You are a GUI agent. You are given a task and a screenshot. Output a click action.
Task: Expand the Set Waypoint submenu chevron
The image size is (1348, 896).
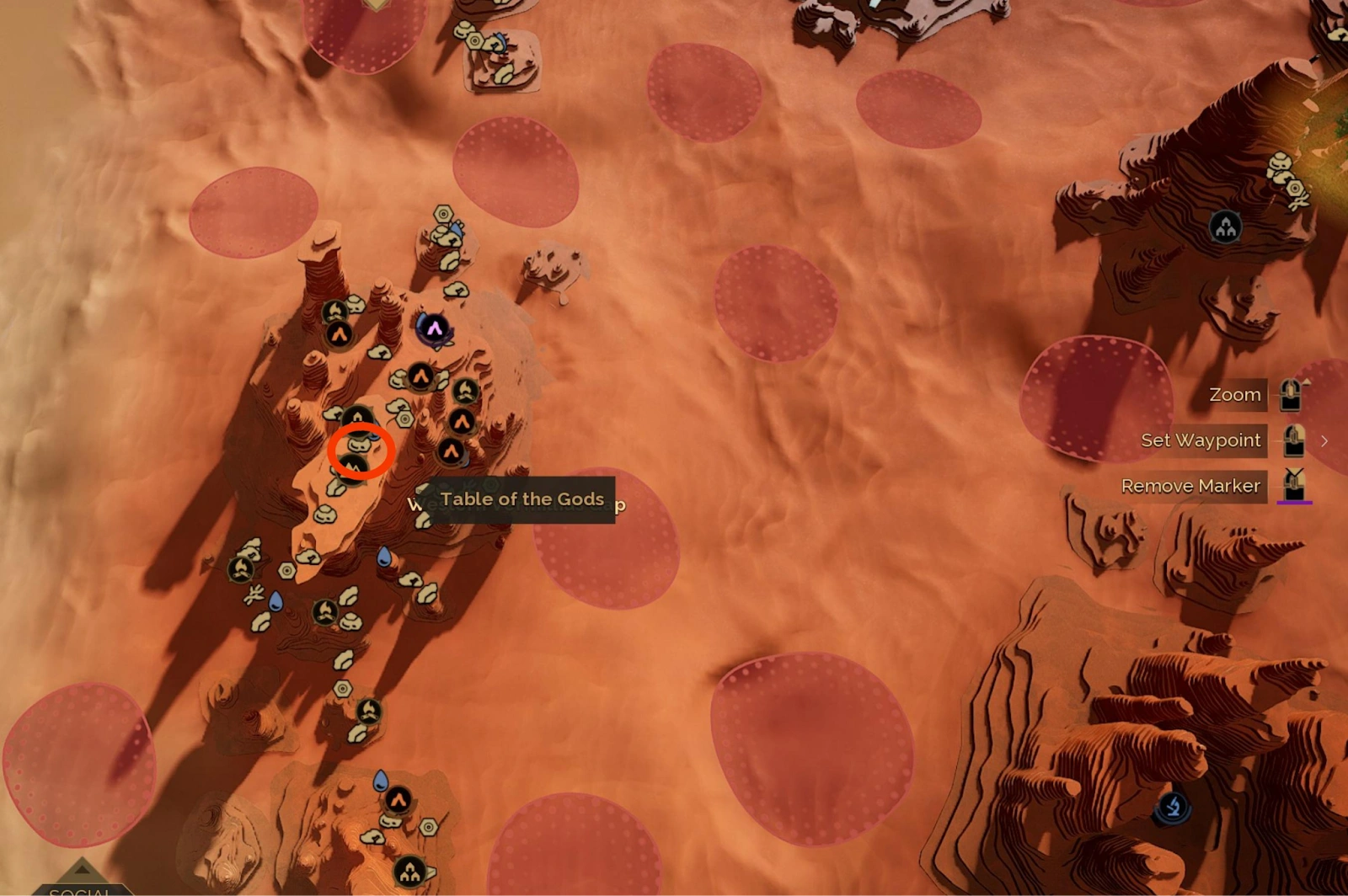1324,440
